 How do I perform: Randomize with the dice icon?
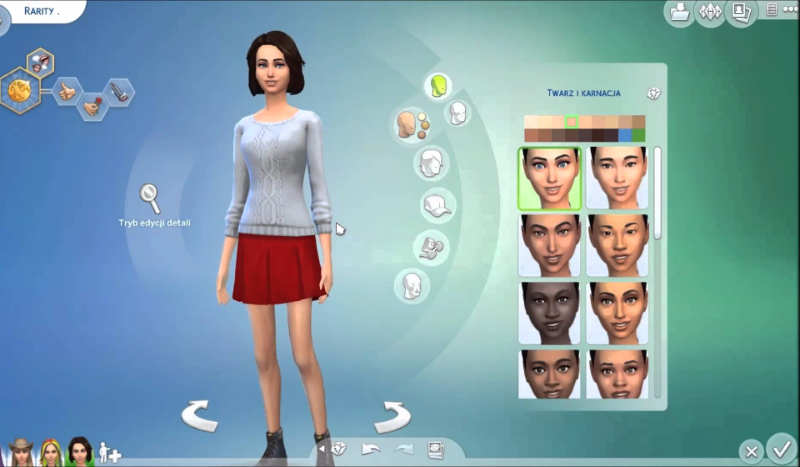coord(339,449)
